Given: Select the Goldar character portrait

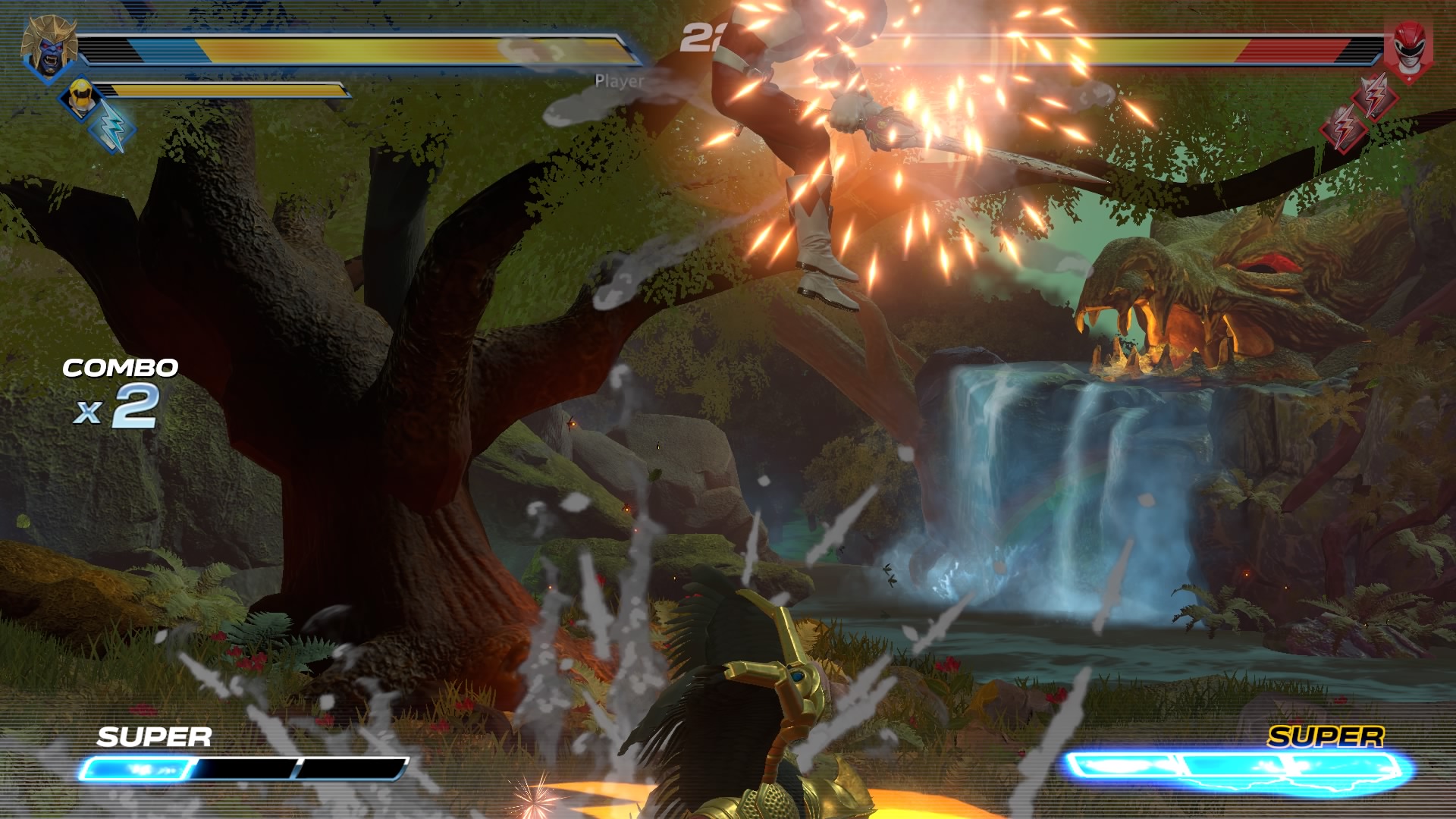Looking at the screenshot, I should 50,47.
